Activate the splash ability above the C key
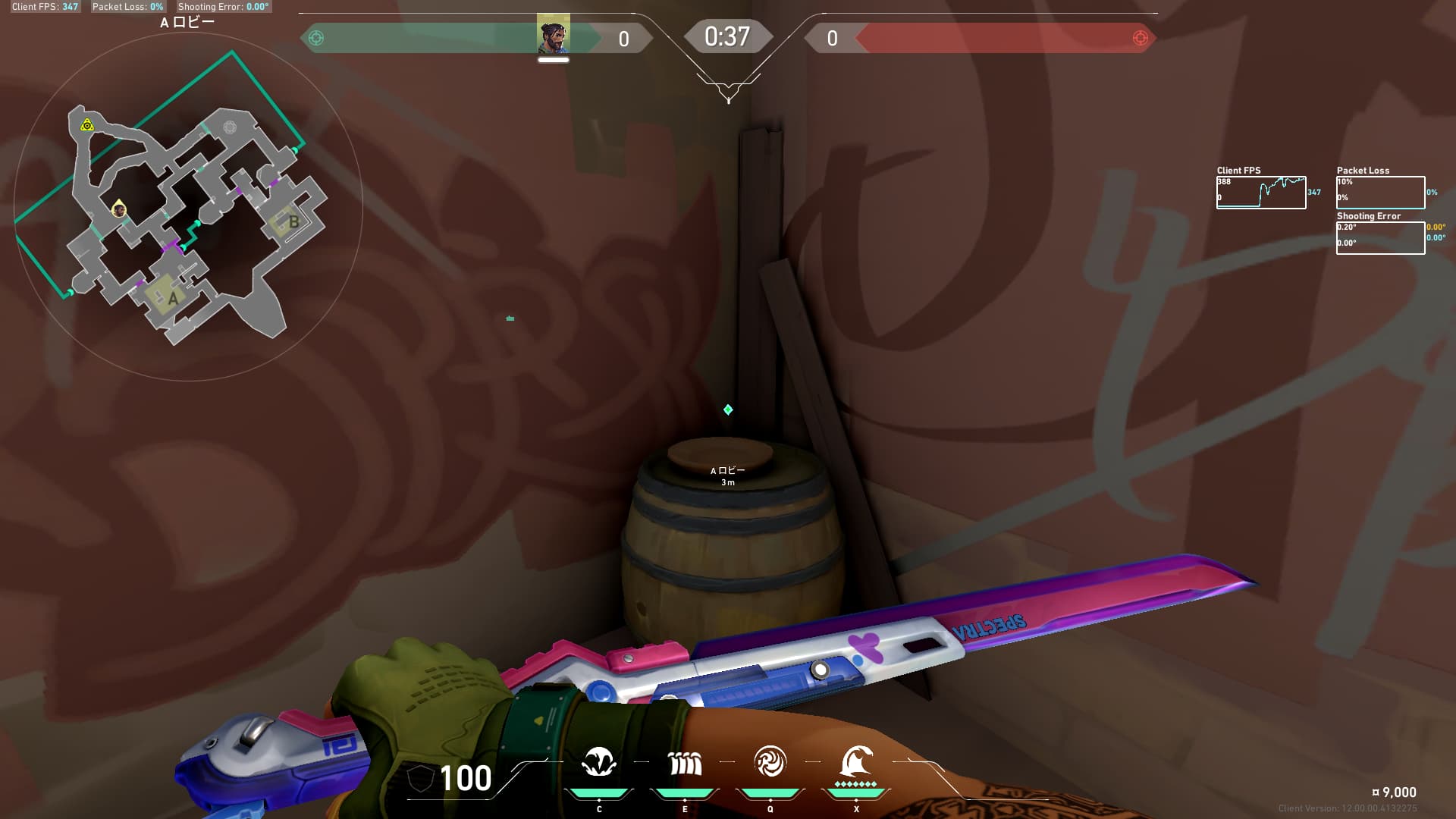Viewport: 1456px width, 819px height. (x=598, y=762)
